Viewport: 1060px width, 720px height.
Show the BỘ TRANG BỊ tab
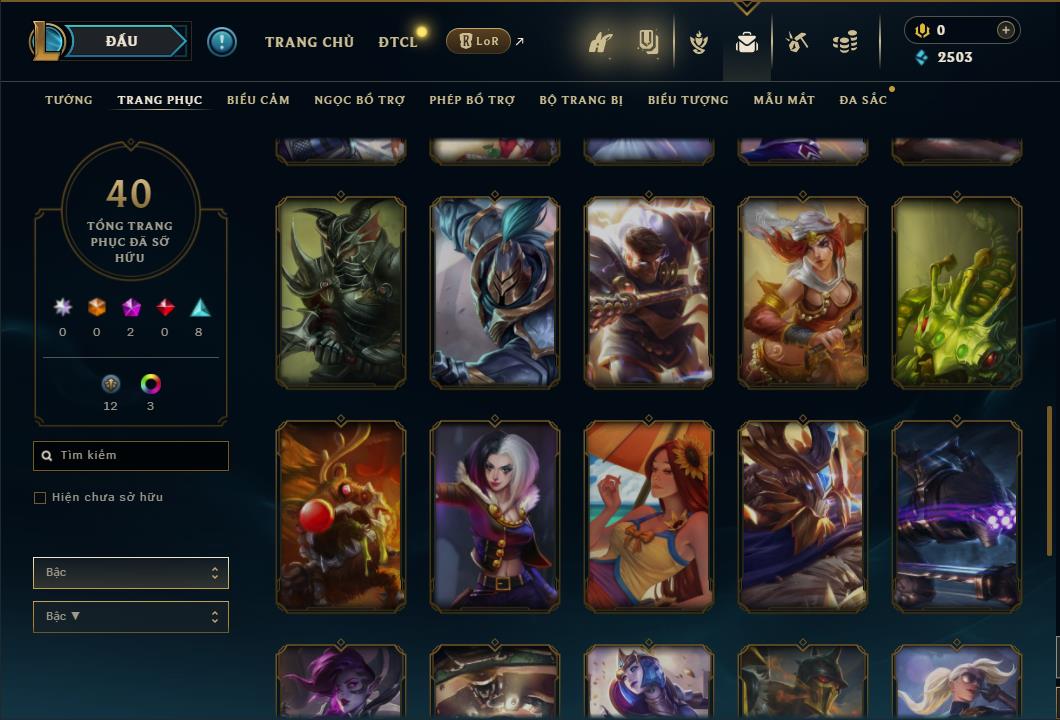581,100
